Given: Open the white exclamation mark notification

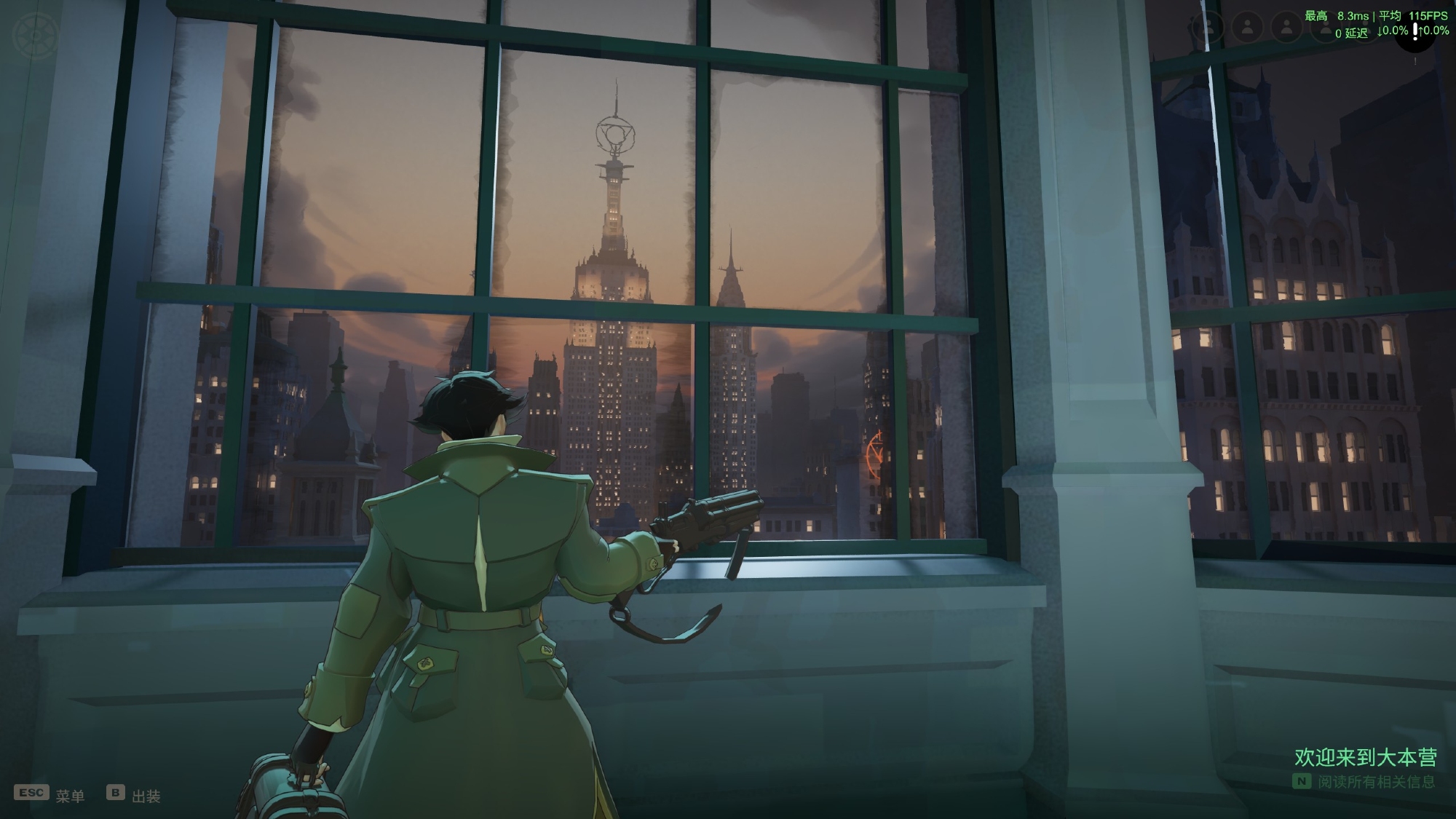Looking at the screenshot, I should pyautogui.click(x=1415, y=31).
